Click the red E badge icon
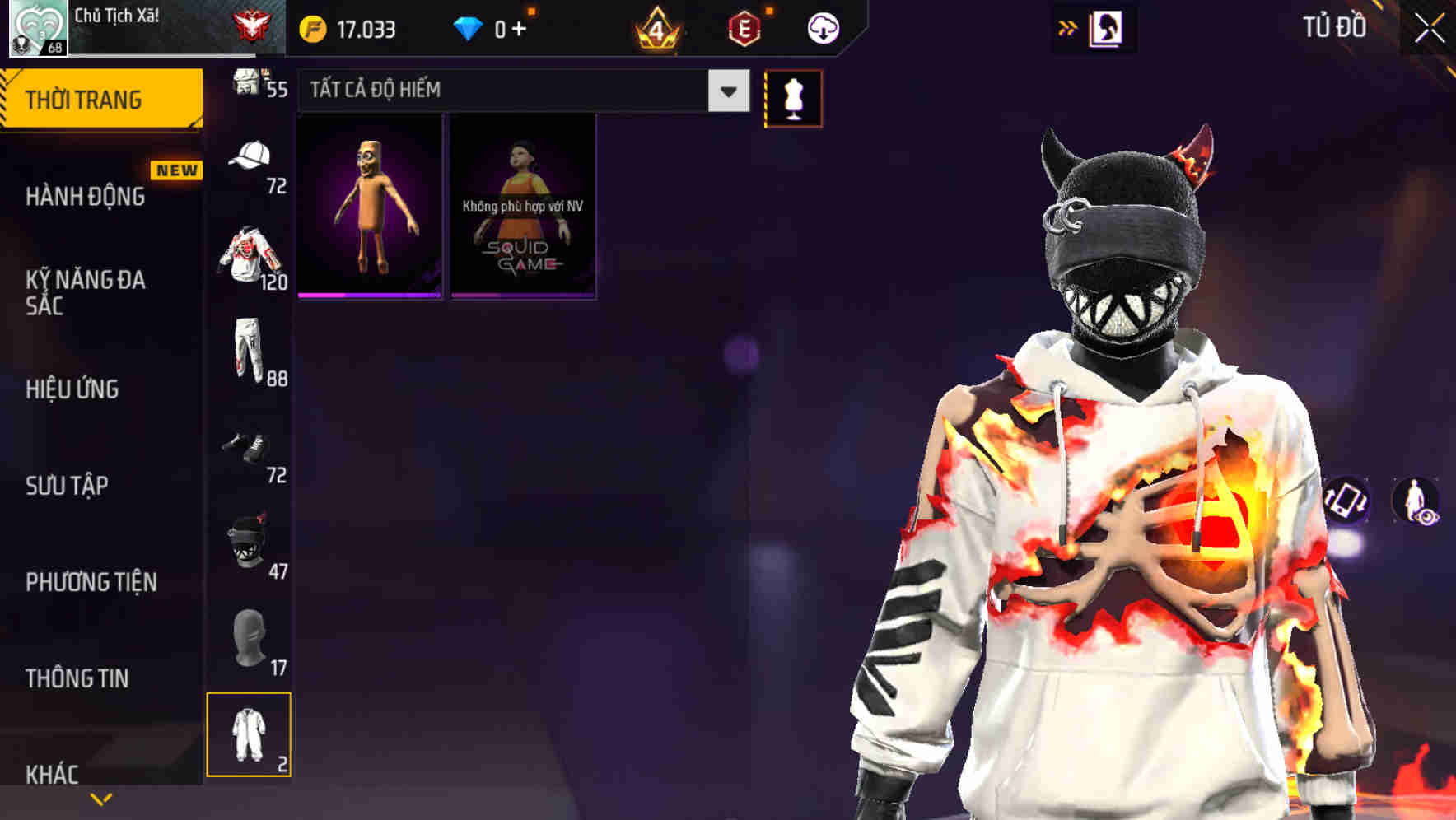Screen dimensions: 1456x820 coord(744,27)
